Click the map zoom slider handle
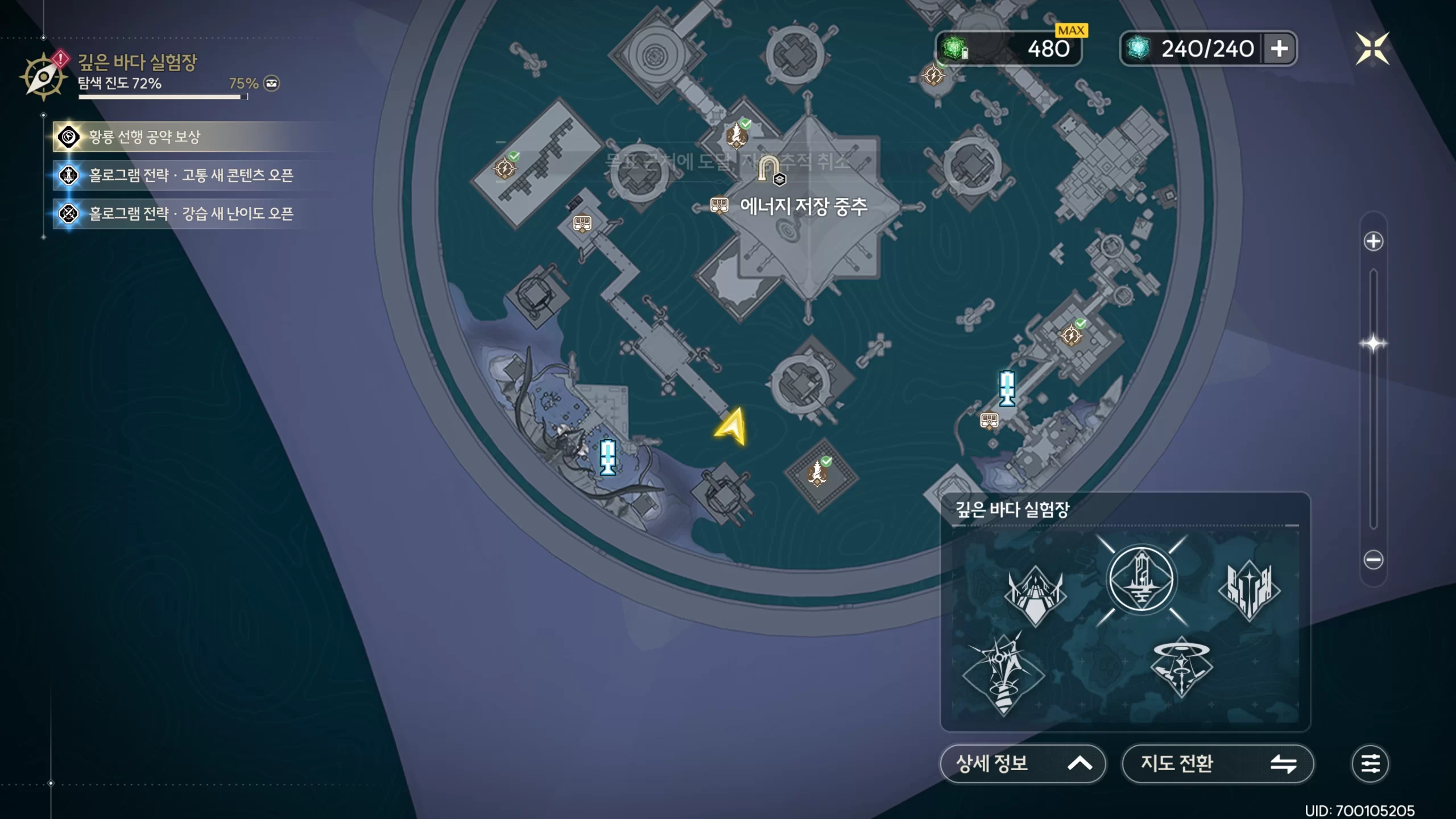 coord(1373,344)
